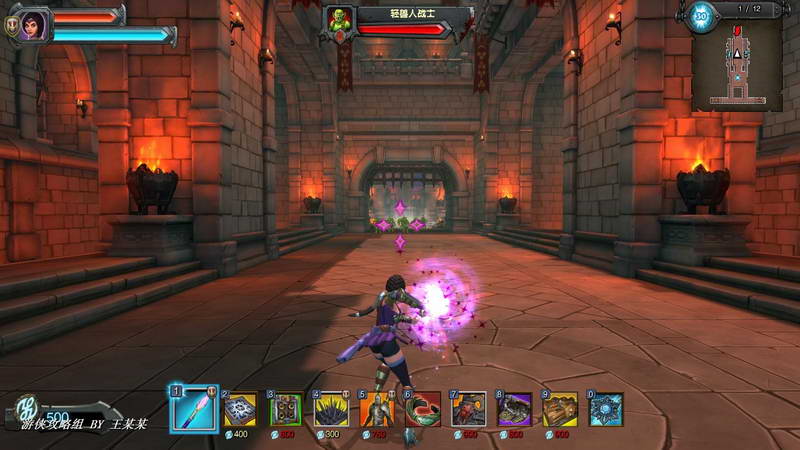Select the armored guardian knight slot
800x450 pixels.
(x=377, y=409)
